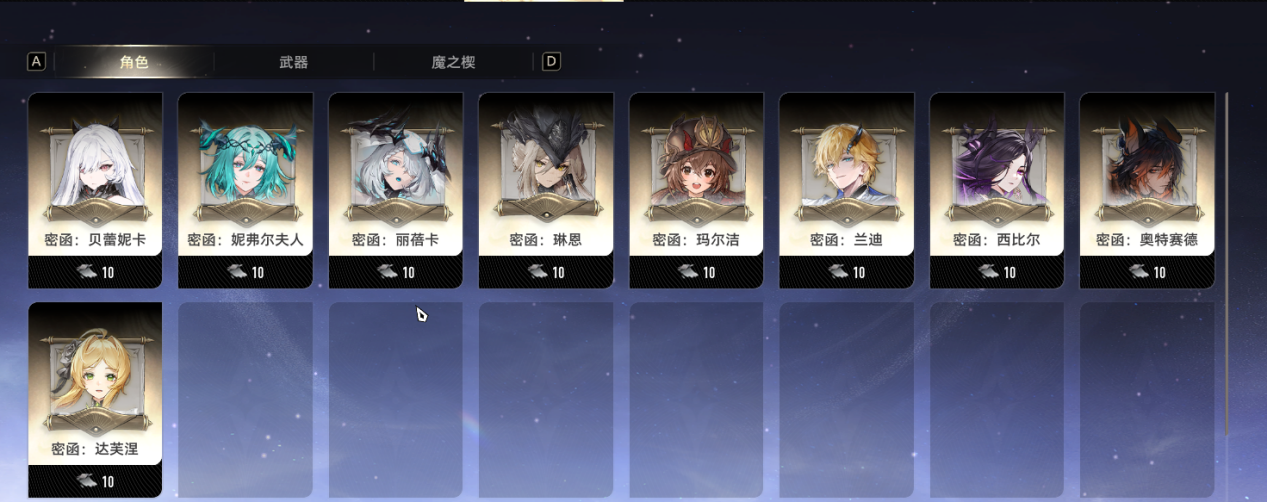Screen dimensions: 1267x502
Task: Show the 魔之楔 tab
Action: tap(453, 62)
